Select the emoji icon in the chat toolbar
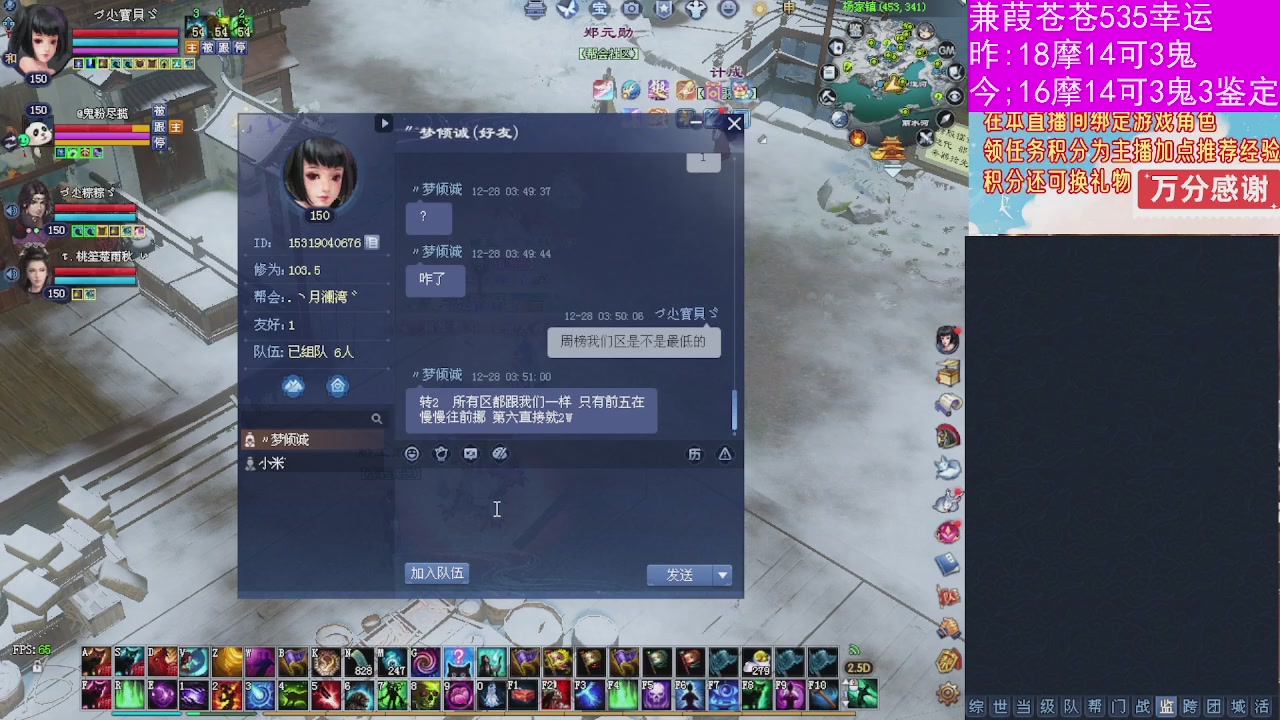 coord(411,453)
